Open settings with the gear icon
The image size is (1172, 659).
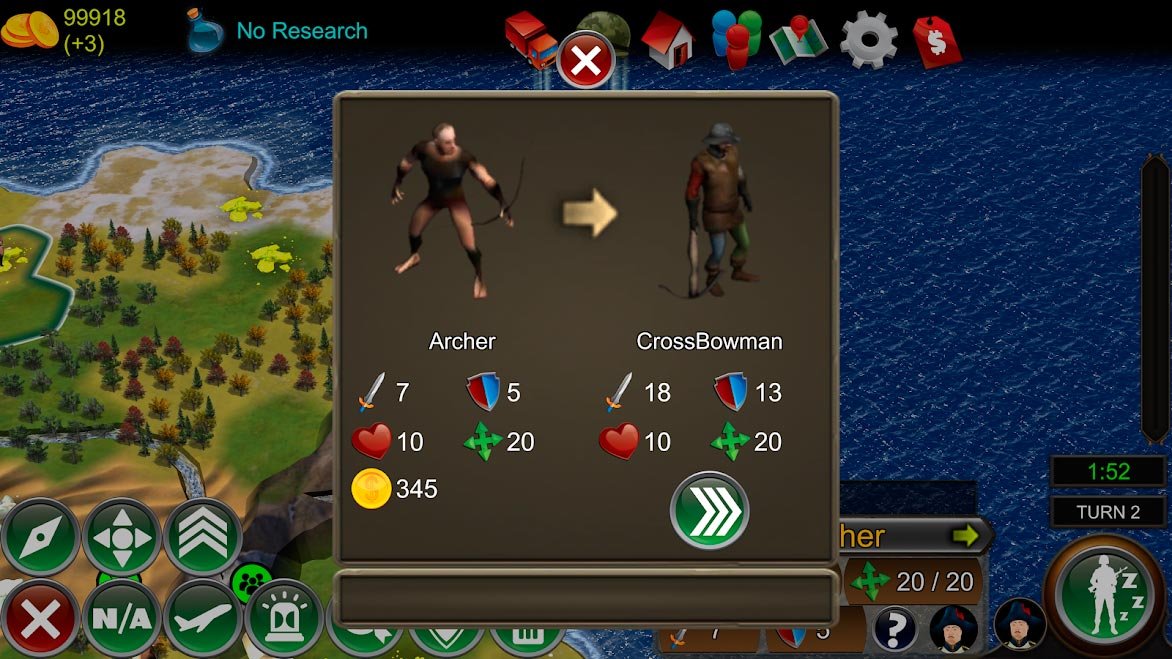pyautogui.click(x=868, y=39)
